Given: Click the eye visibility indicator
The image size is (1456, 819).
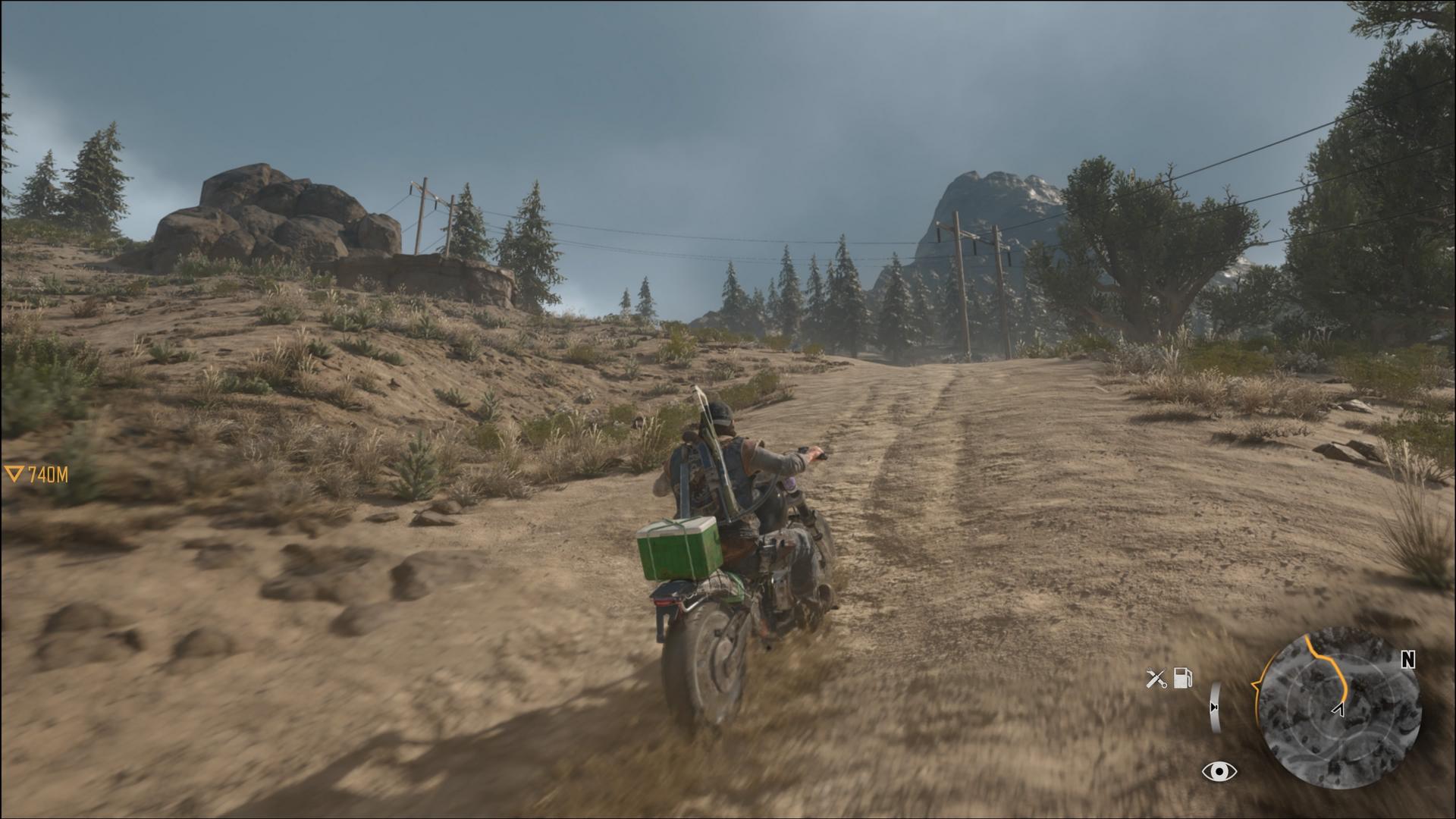Looking at the screenshot, I should [1219, 772].
